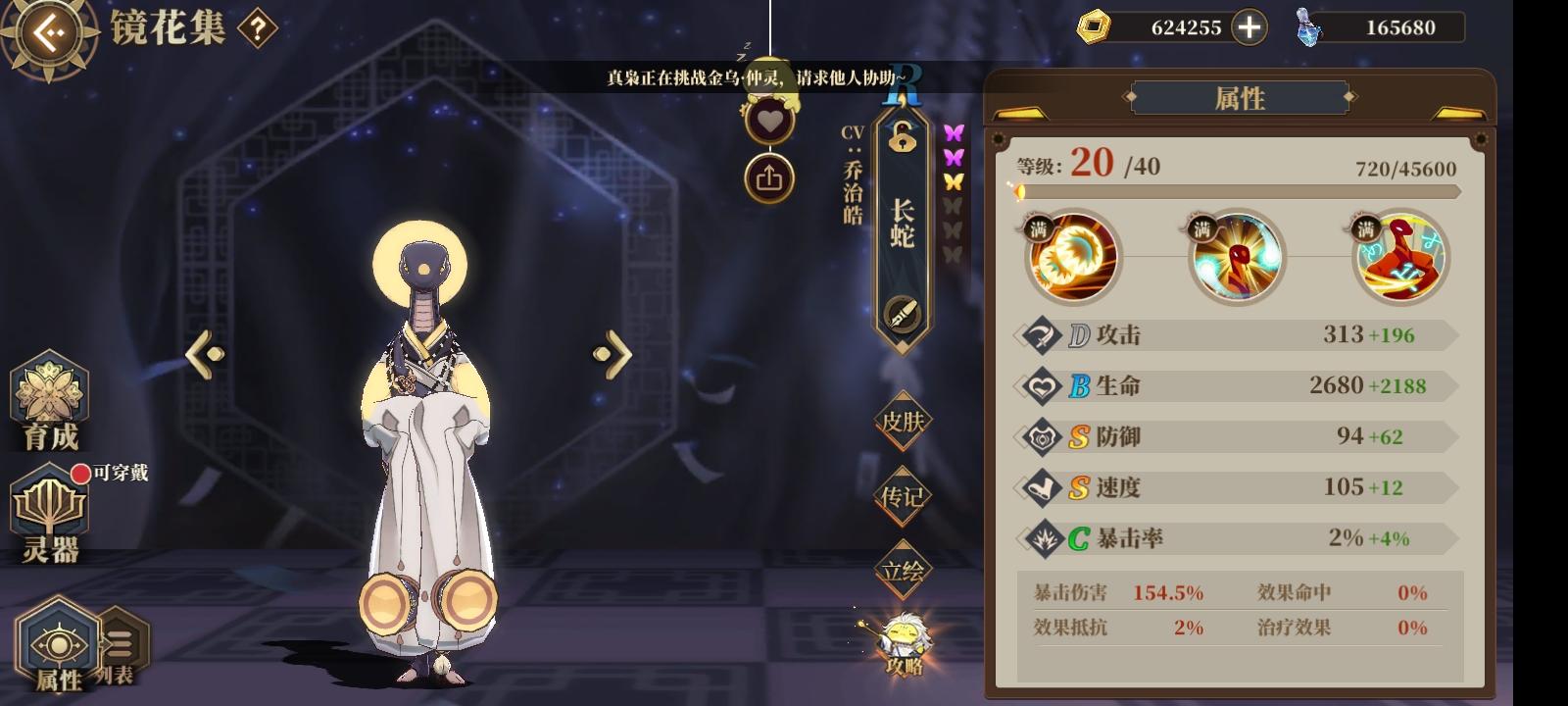Click the brush icon below the lock
Viewport: 1568px width, 706px height.
coord(903,312)
